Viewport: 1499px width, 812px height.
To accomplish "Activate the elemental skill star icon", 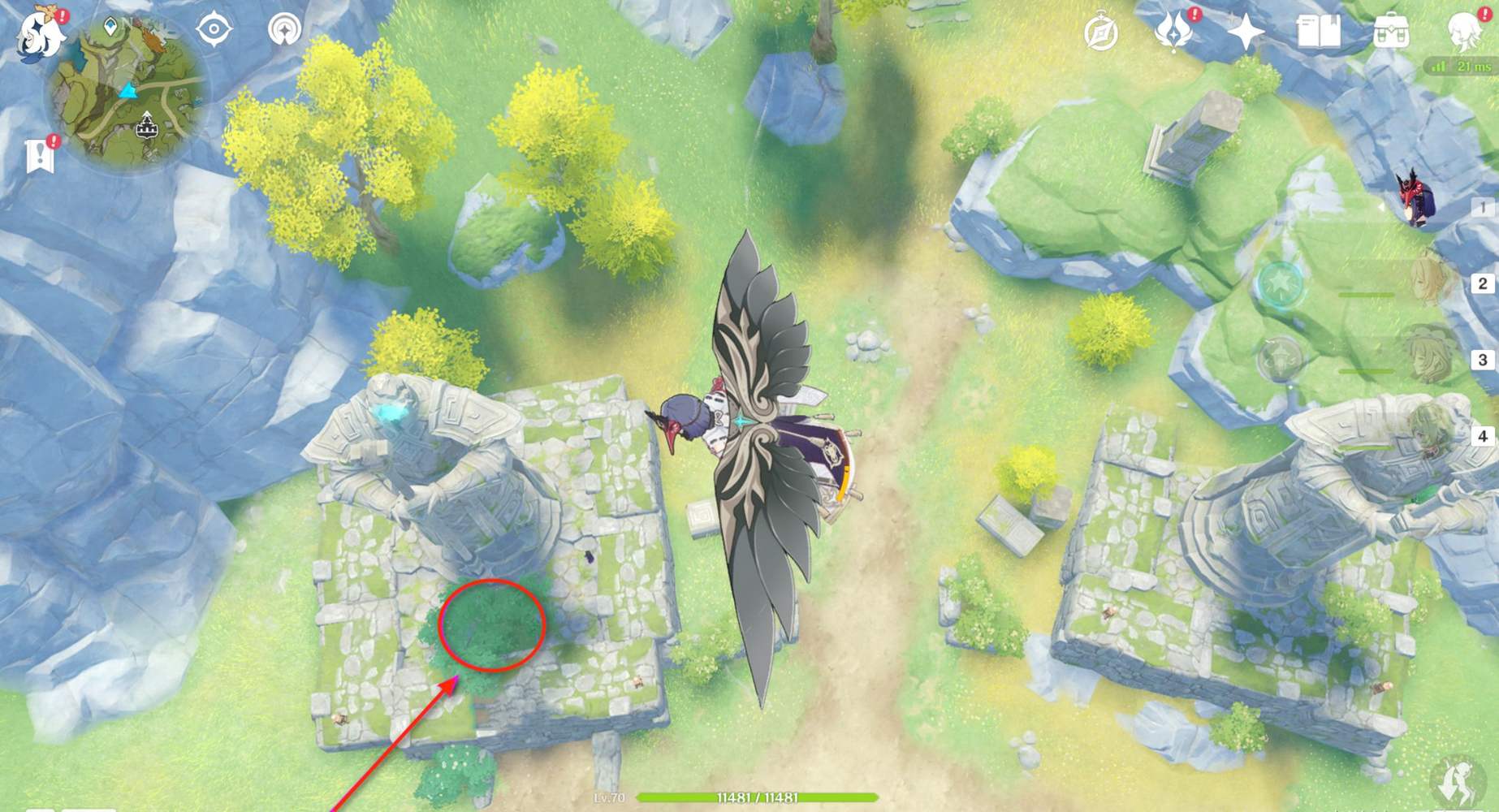I will [1281, 284].
